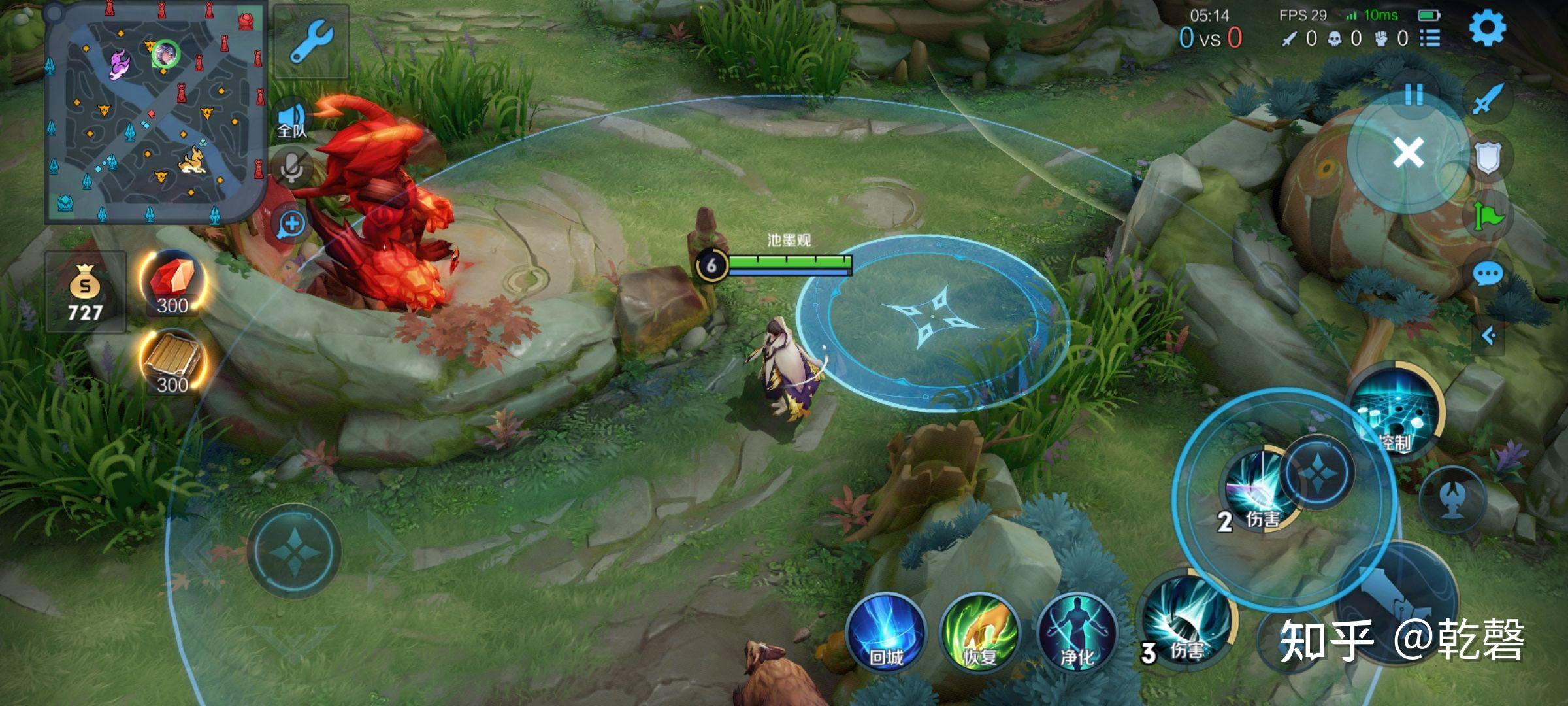This screenshot has height=706, width=1568.
Task: Send the sword attack signal
Action: (1488, 99)
